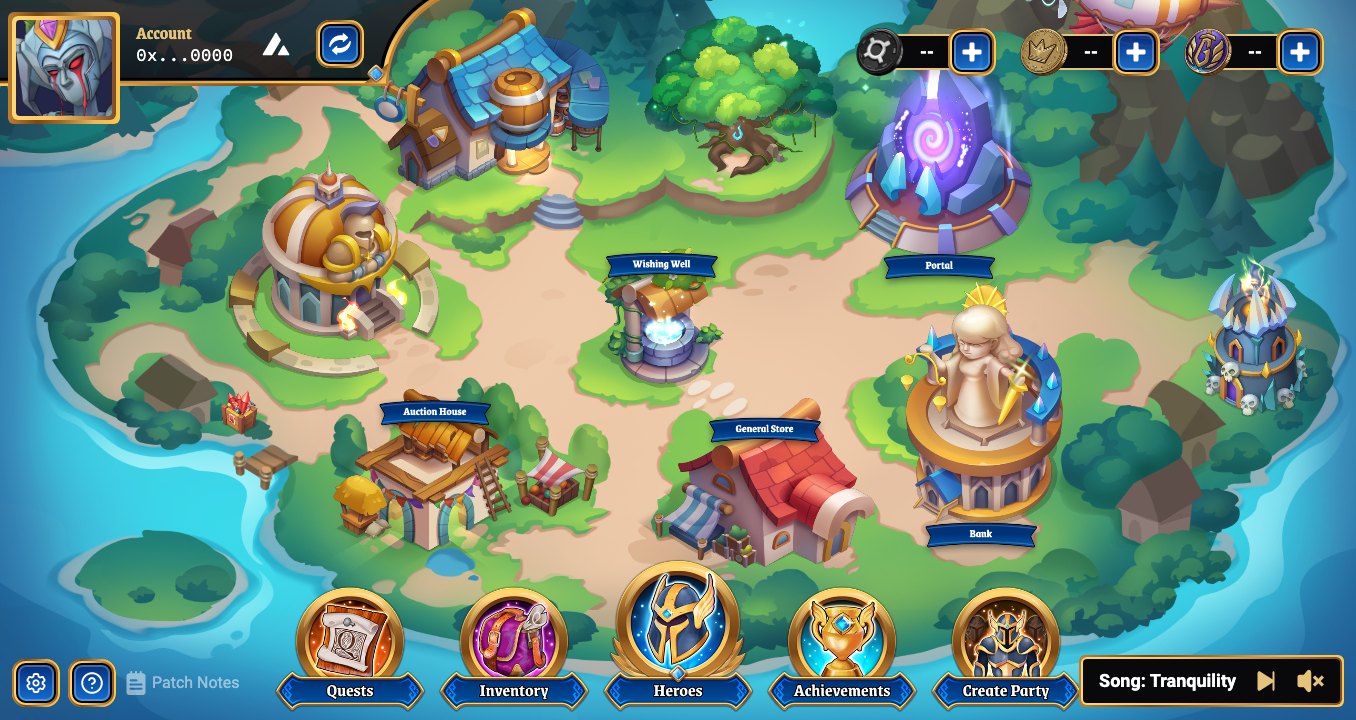Skip to the next song
Screen dimensions: 1356x720
tap(1266, 681)
